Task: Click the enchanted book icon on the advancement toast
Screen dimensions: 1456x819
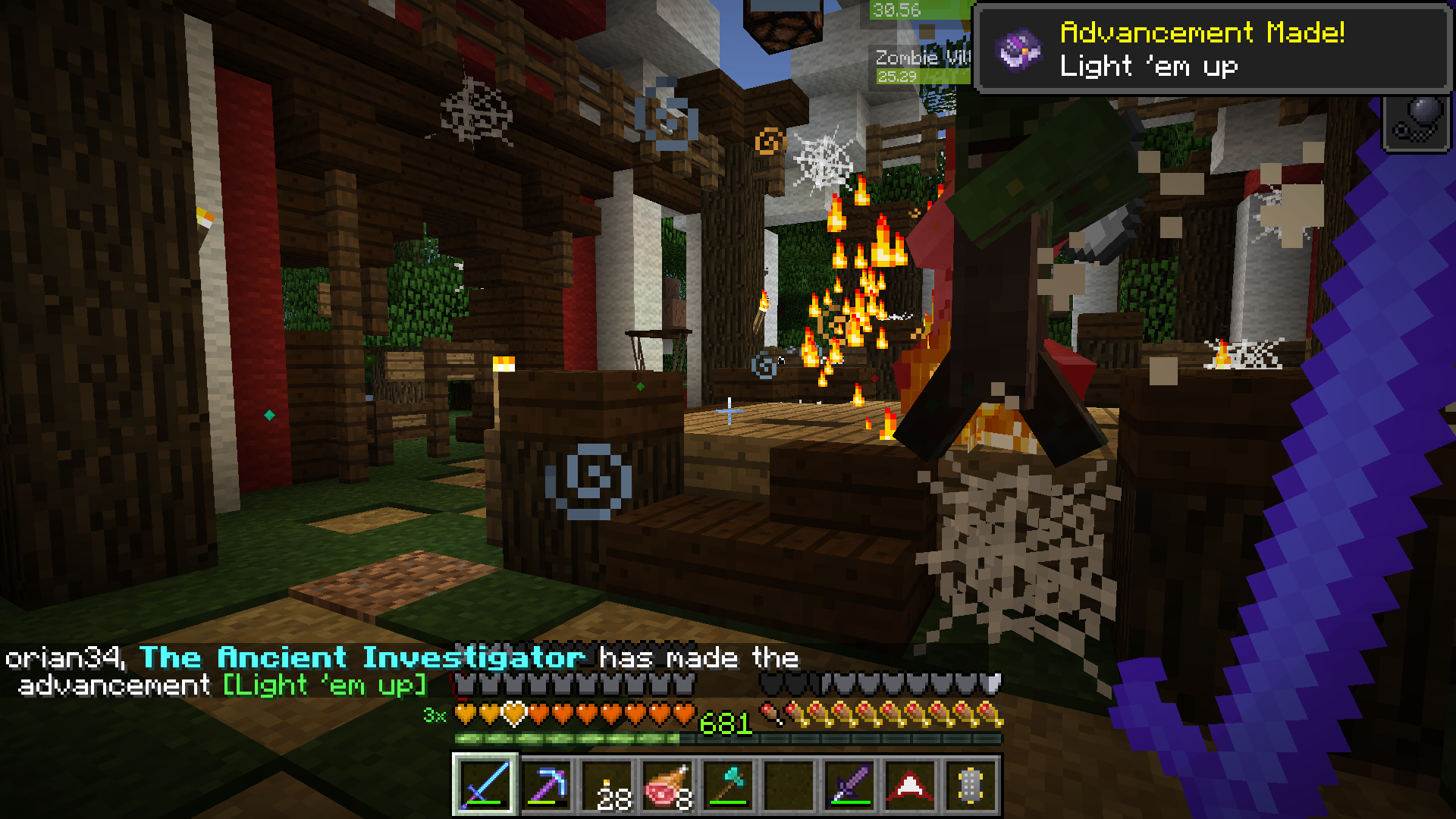Action: pyautogui.click(x=1018, y=49)
